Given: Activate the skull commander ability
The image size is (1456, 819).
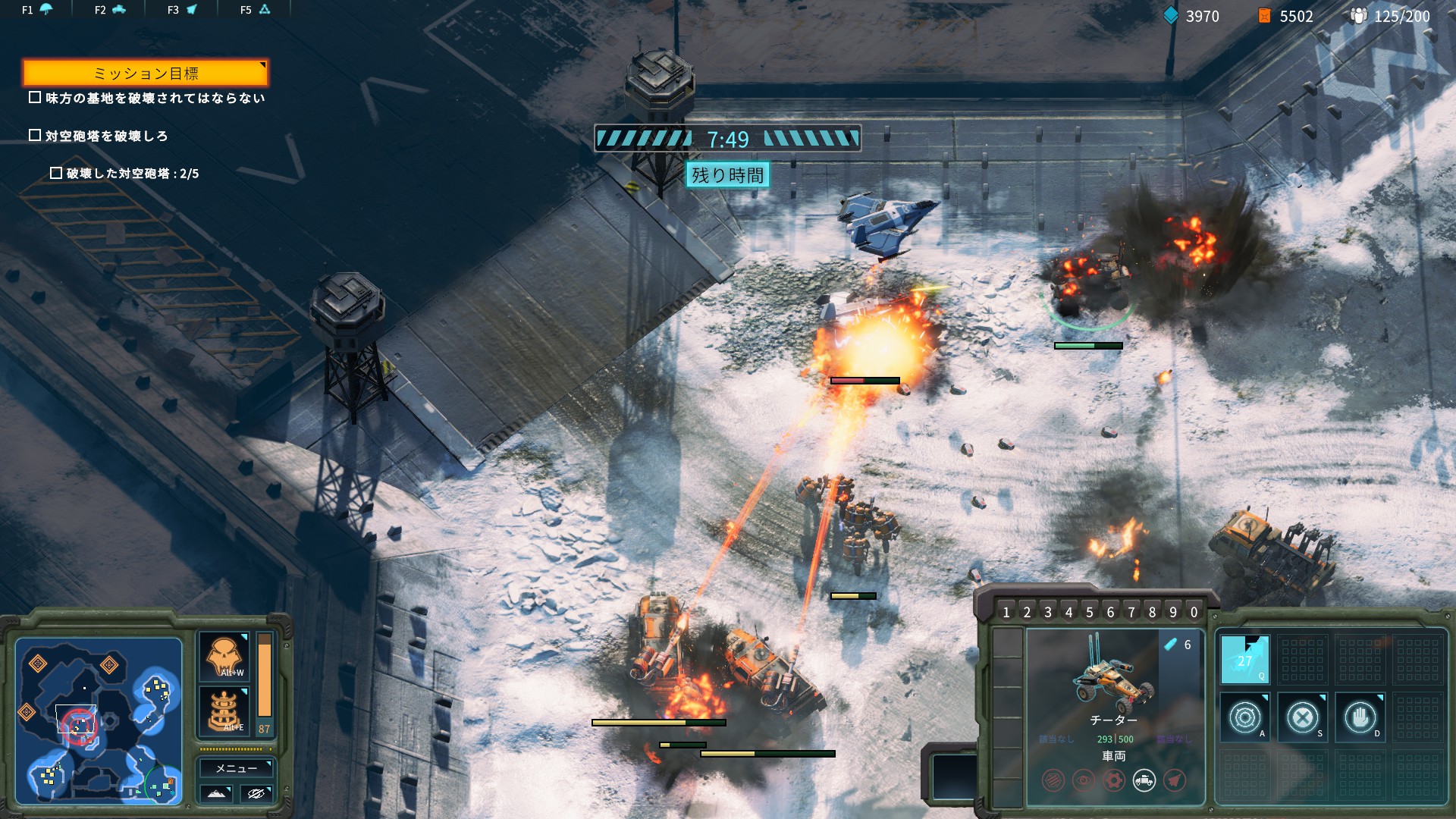Looking at the screenshot, I should (224, 656).
